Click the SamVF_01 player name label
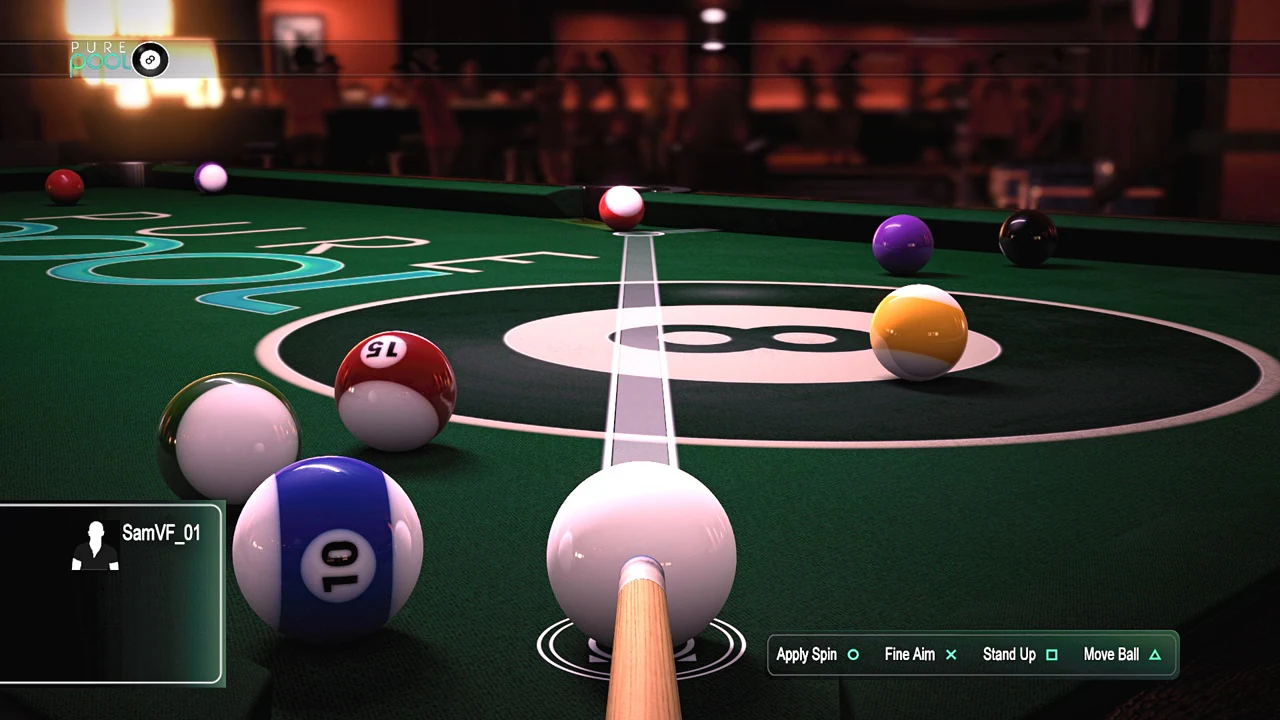 point(160,533)
